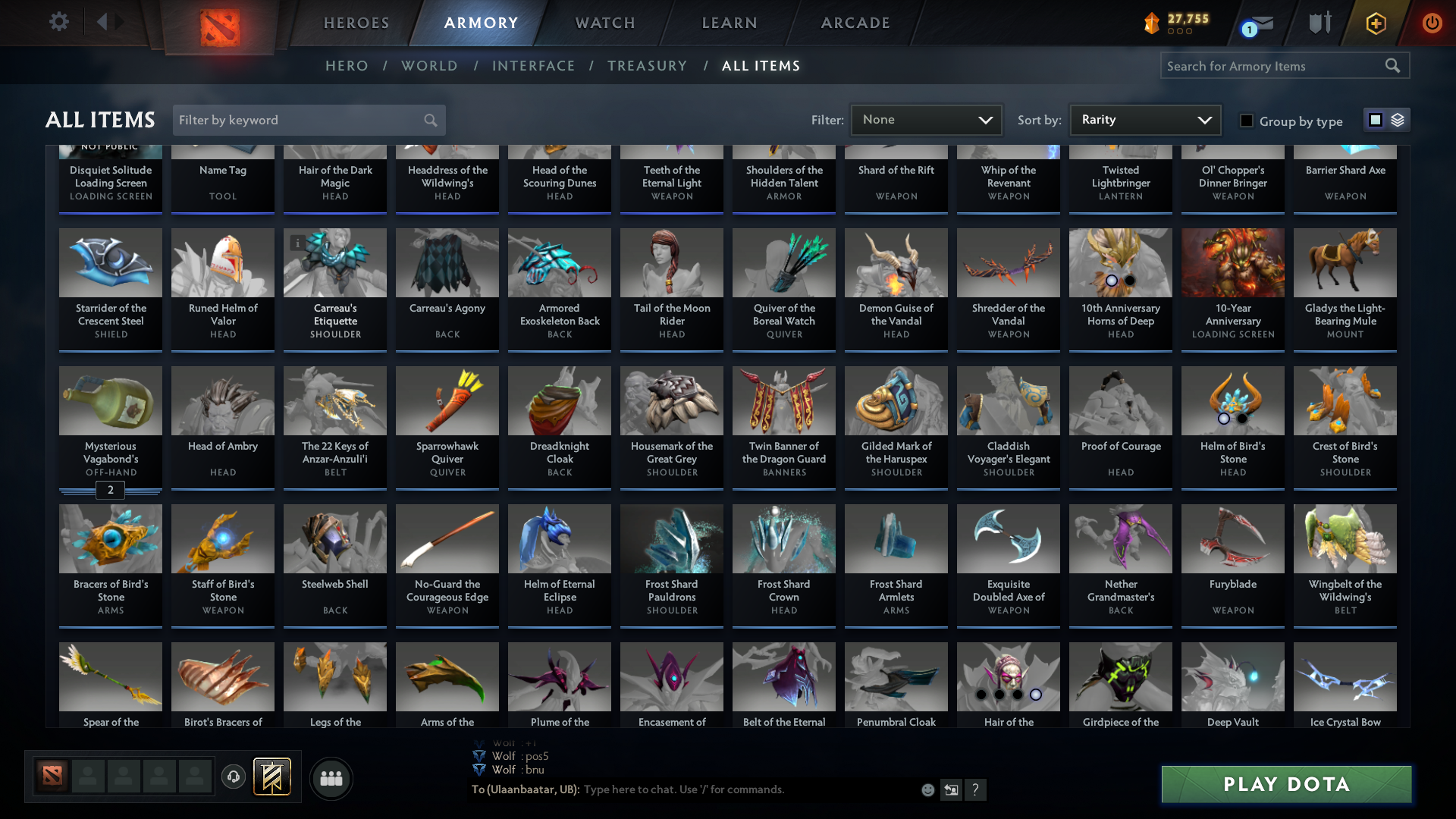Enable the Group by type checkbox
1456x819 pixels.
(x=1247, y=121)
